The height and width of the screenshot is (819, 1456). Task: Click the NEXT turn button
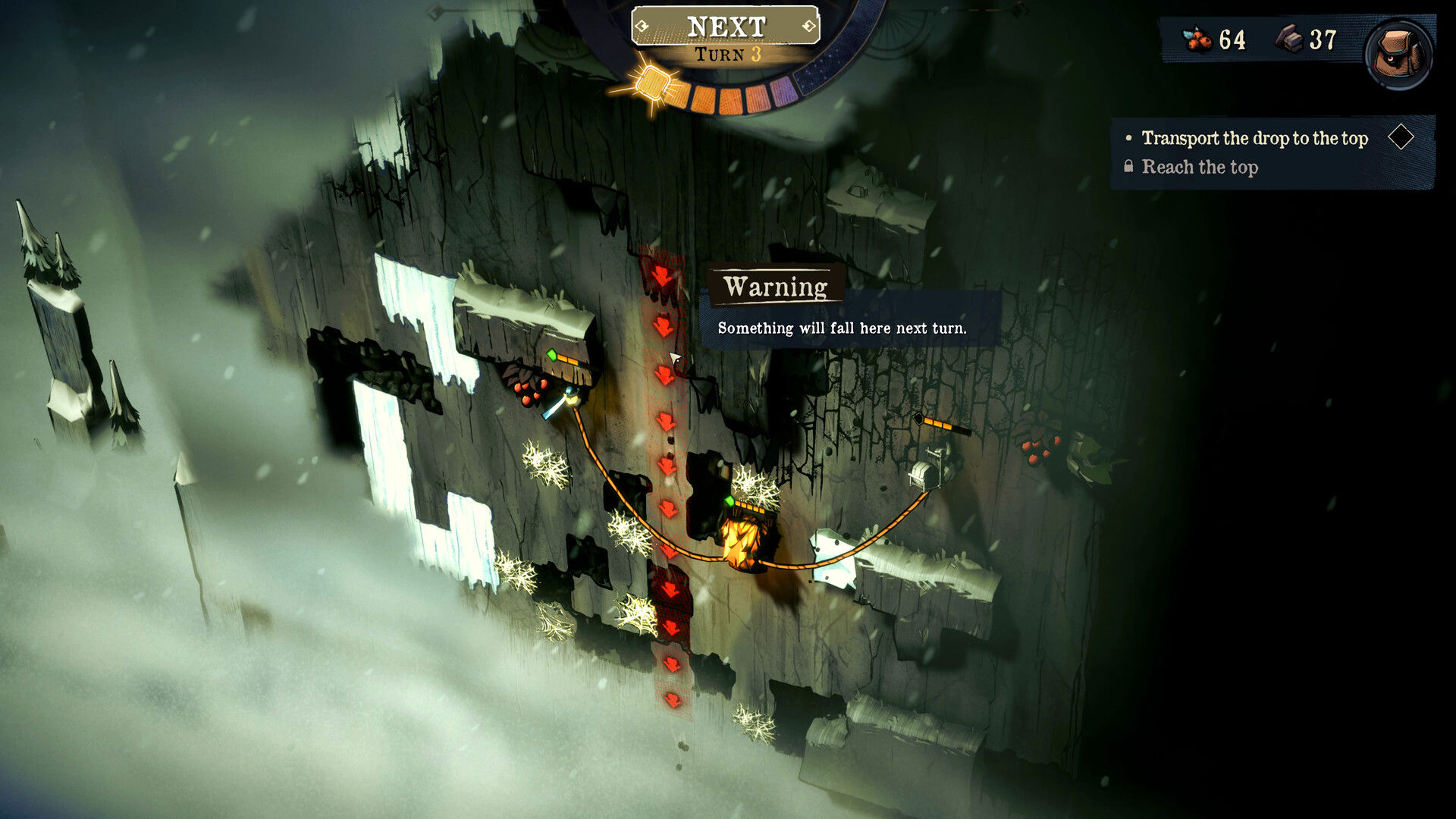point(726,27)
